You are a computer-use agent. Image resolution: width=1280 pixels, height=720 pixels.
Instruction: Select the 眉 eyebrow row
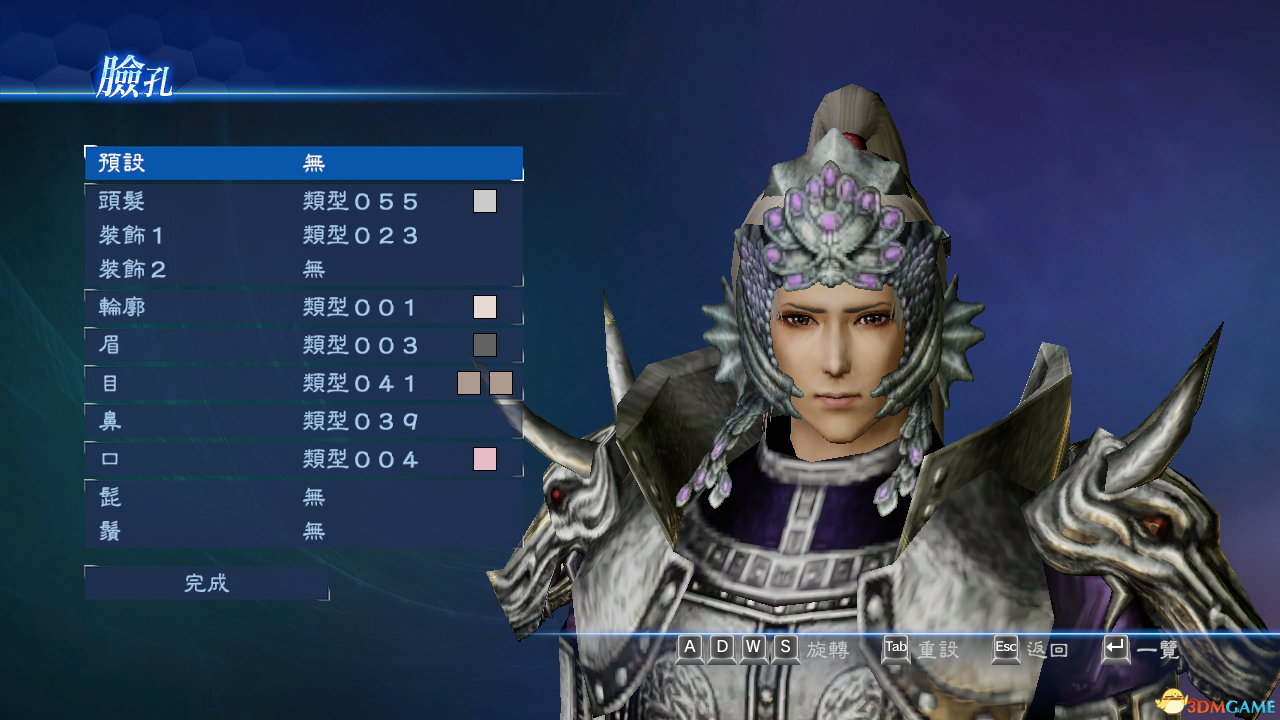tap(280, 345)
